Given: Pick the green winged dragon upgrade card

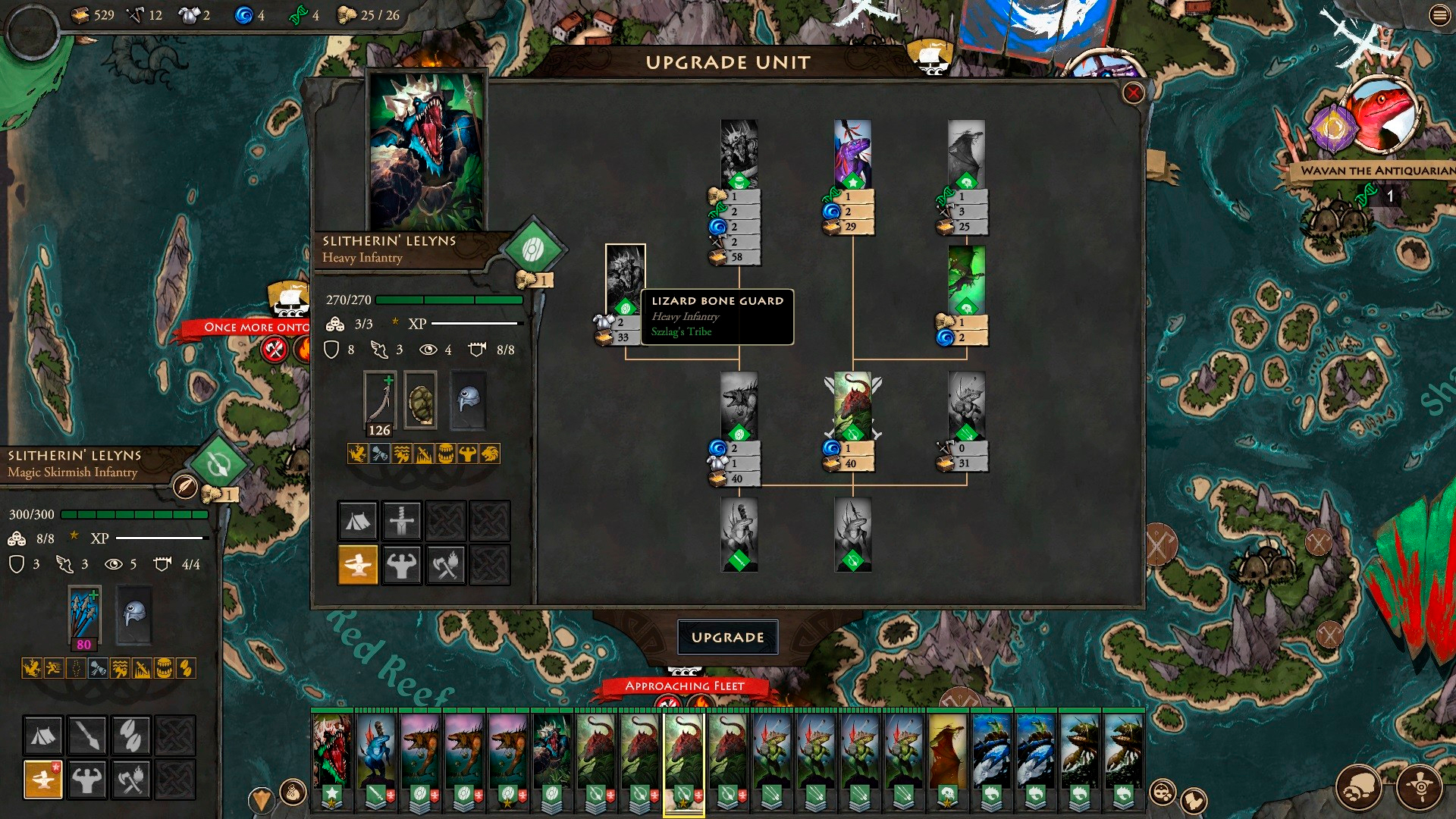Looking at the screenshot, I should [966, 279].
